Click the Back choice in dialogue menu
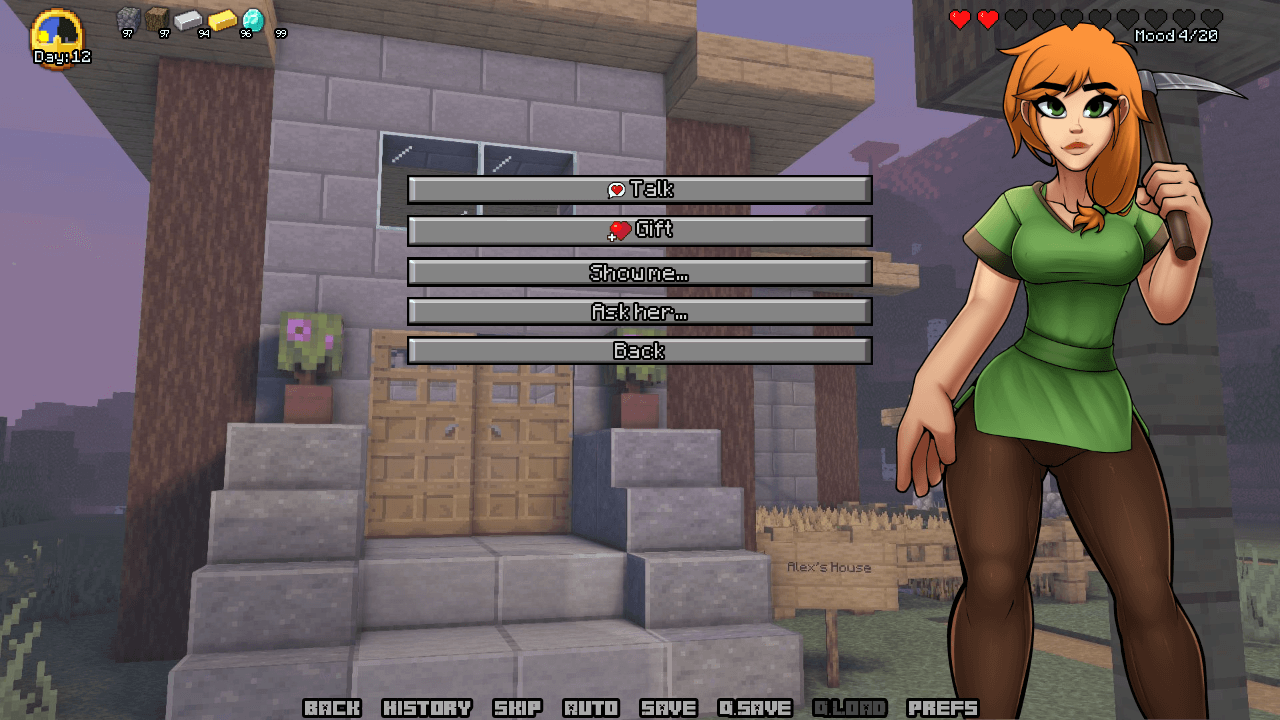 coord(640,351)
